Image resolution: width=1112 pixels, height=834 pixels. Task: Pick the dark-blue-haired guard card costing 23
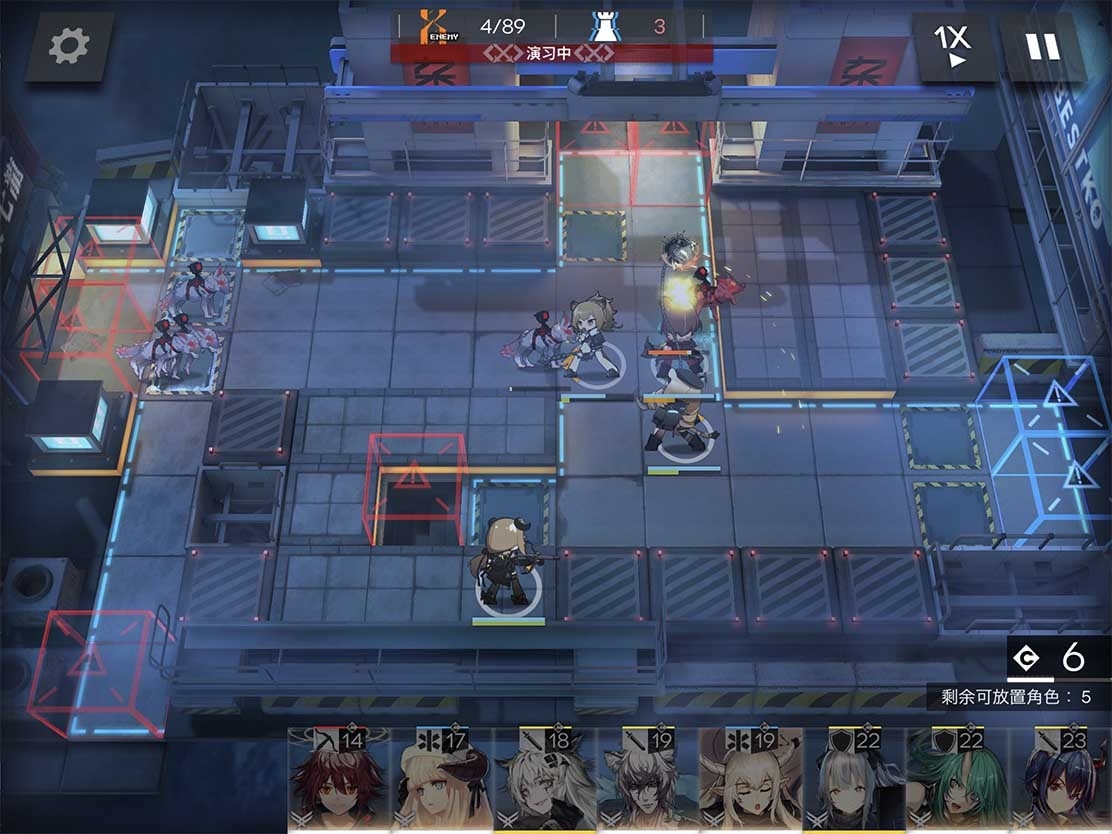(x=1059, y=781)
